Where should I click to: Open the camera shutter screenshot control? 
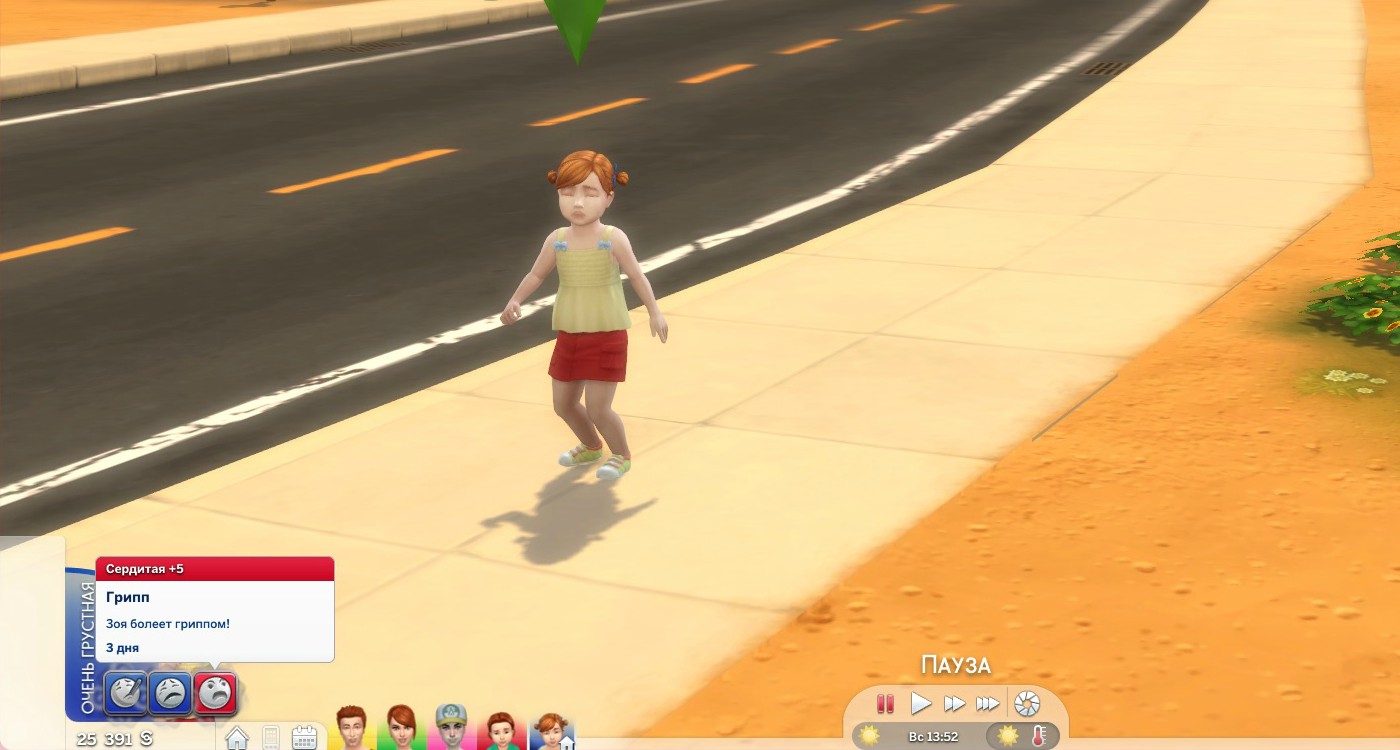1027,704
